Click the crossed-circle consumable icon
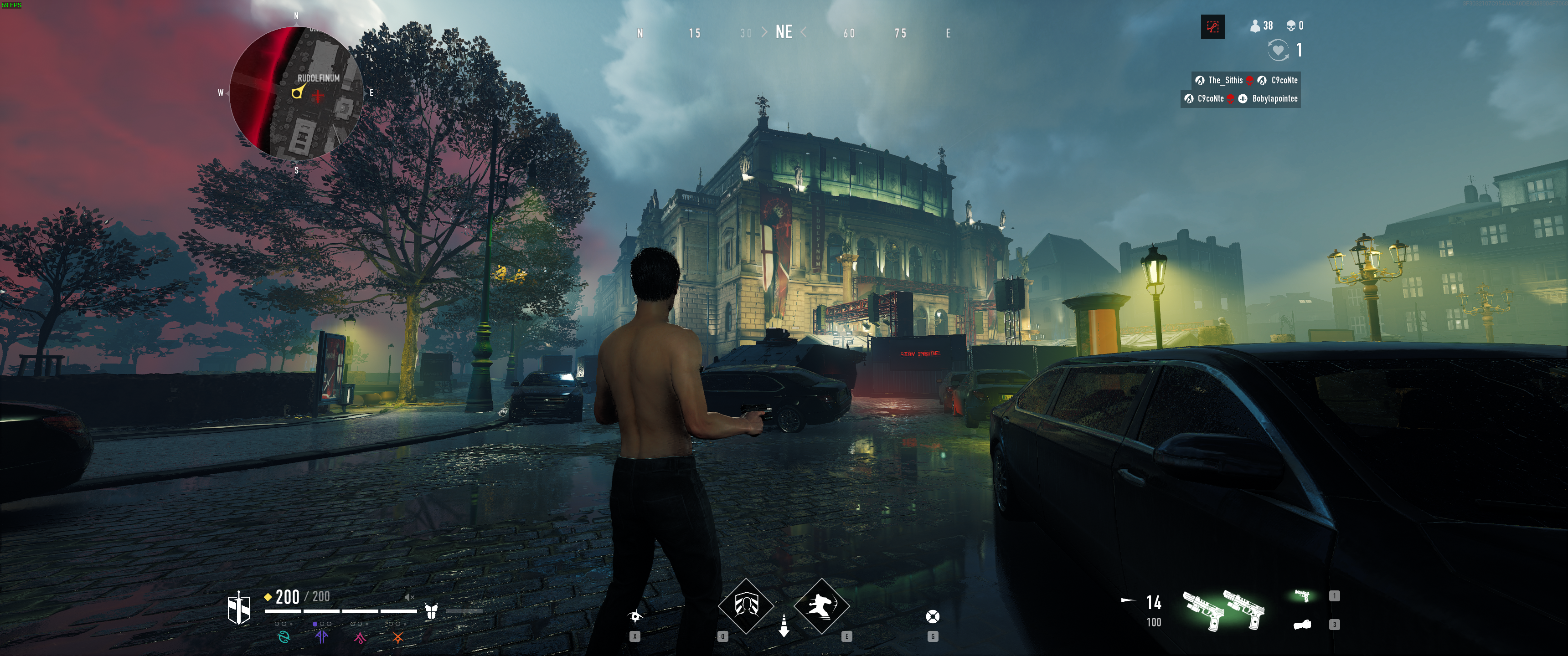Screen dimensions: 1568x656 tap(933, 617)
